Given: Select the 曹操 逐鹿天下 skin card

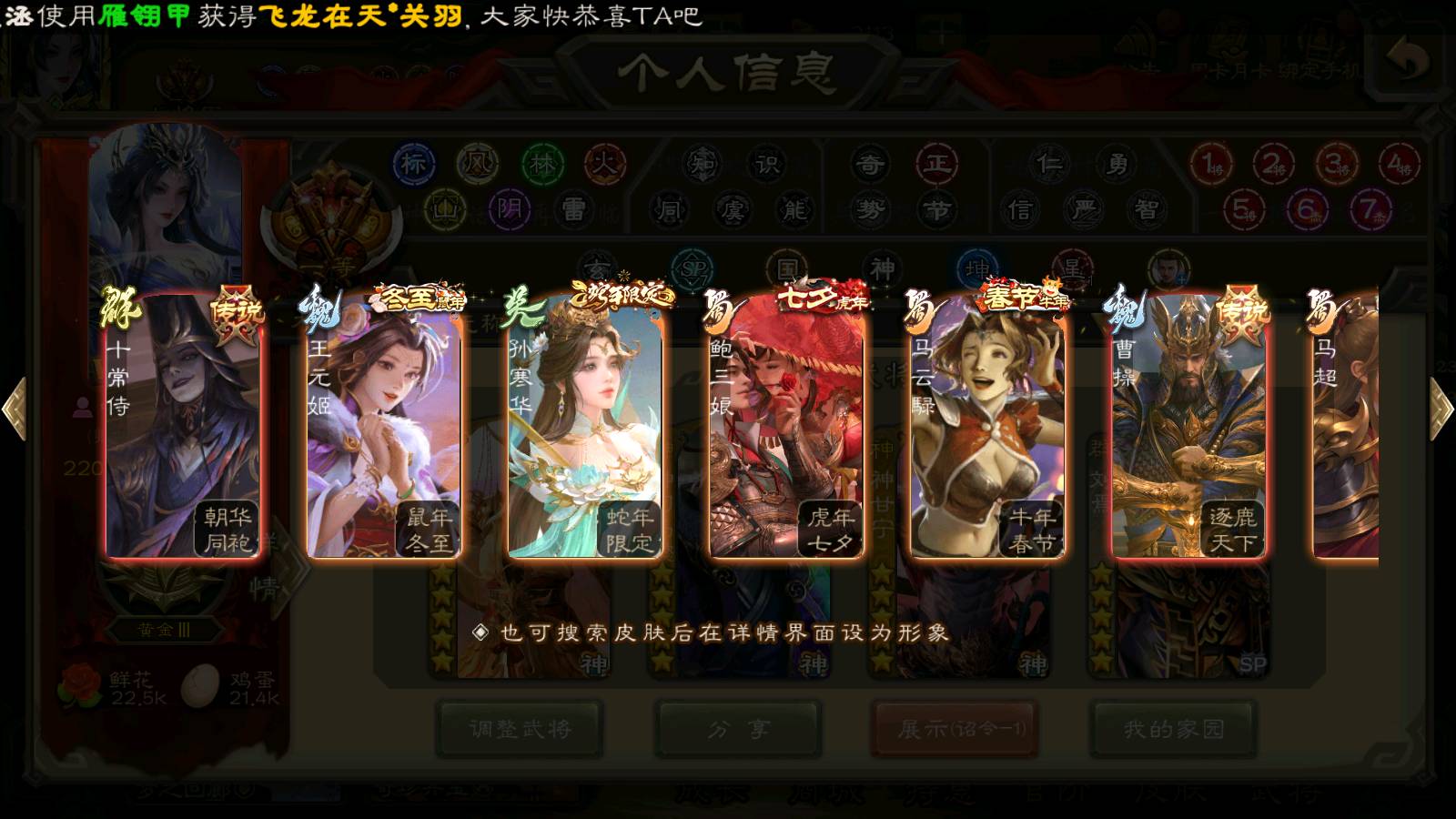Looking at the screenshot, I should coord(1188,428).
